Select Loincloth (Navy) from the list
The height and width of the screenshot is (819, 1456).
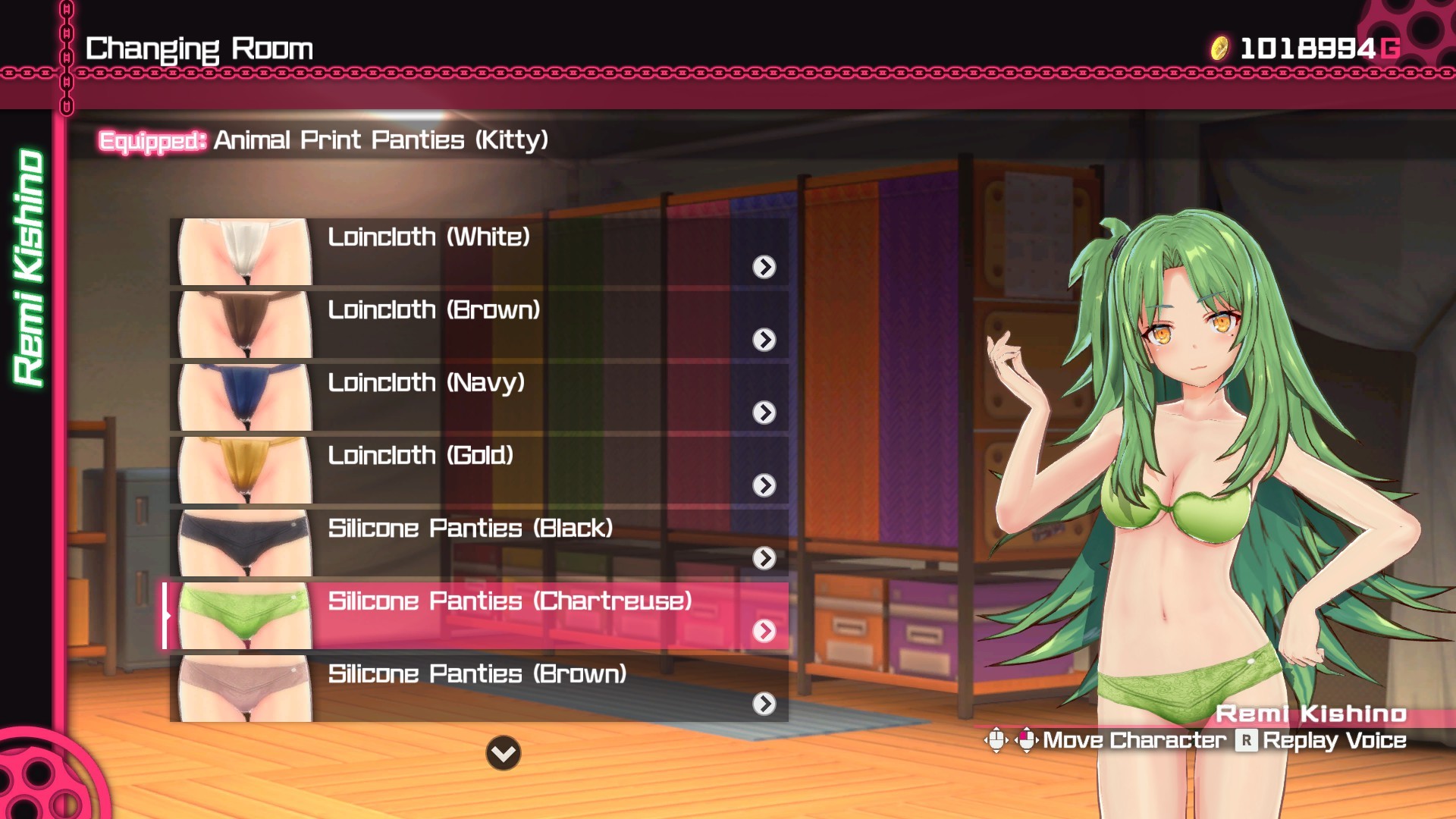click(x=428, y=383)
